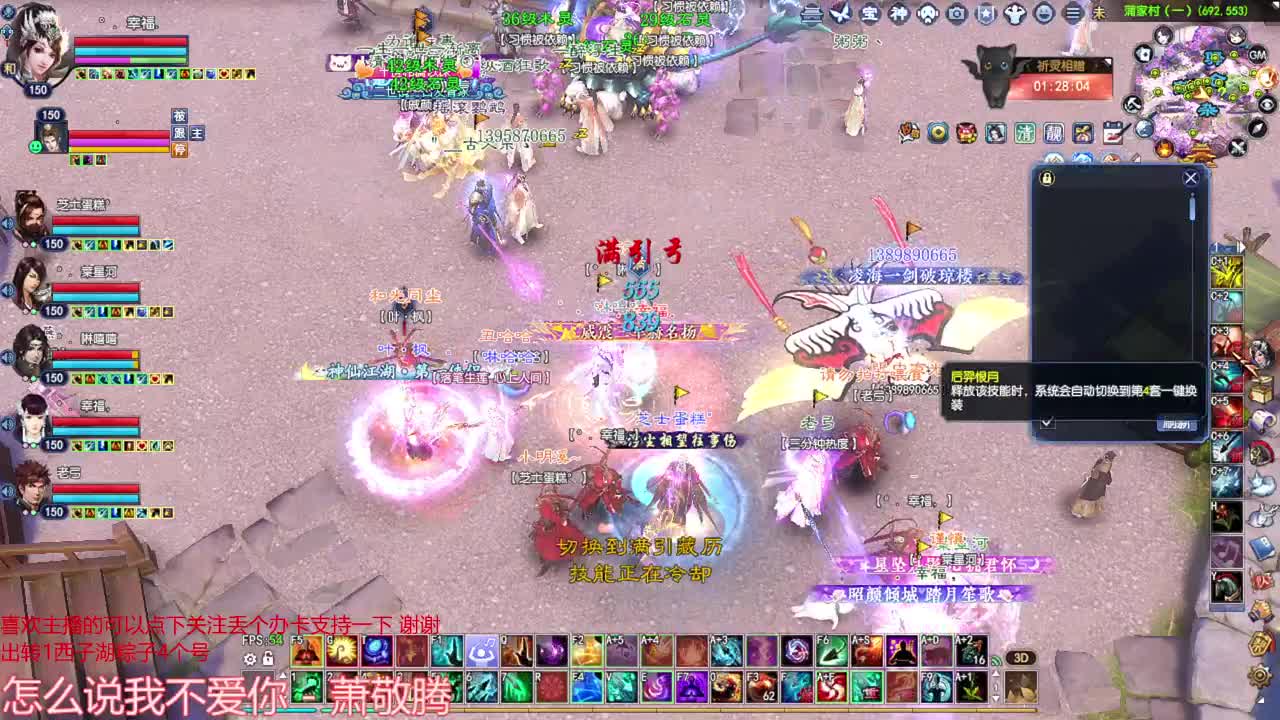The width and height of the screenshot is (1280, 720).
Task: Open the camera screenshot icon in top bar
Action: (x=956, y=14)
